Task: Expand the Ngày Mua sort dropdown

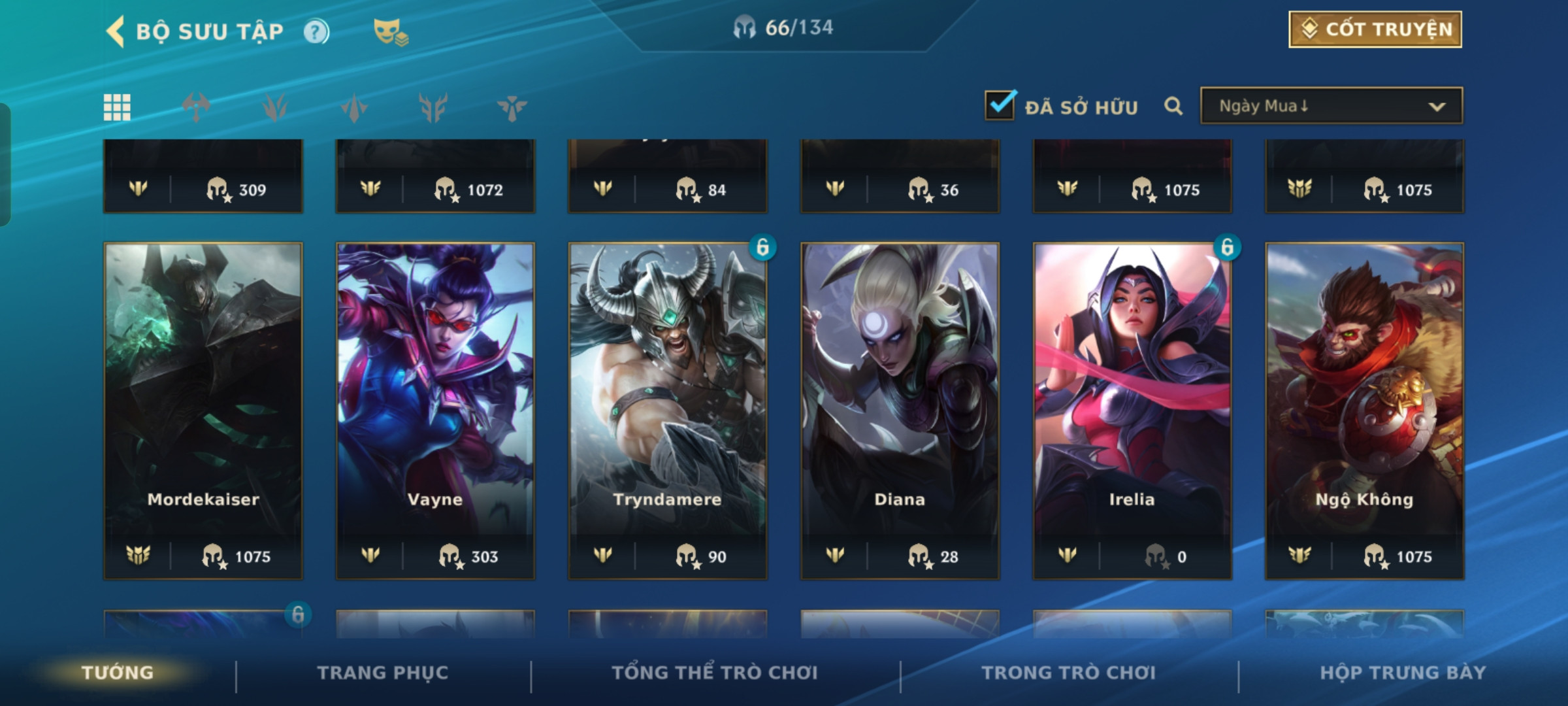Action: (x=1331, y=106)
